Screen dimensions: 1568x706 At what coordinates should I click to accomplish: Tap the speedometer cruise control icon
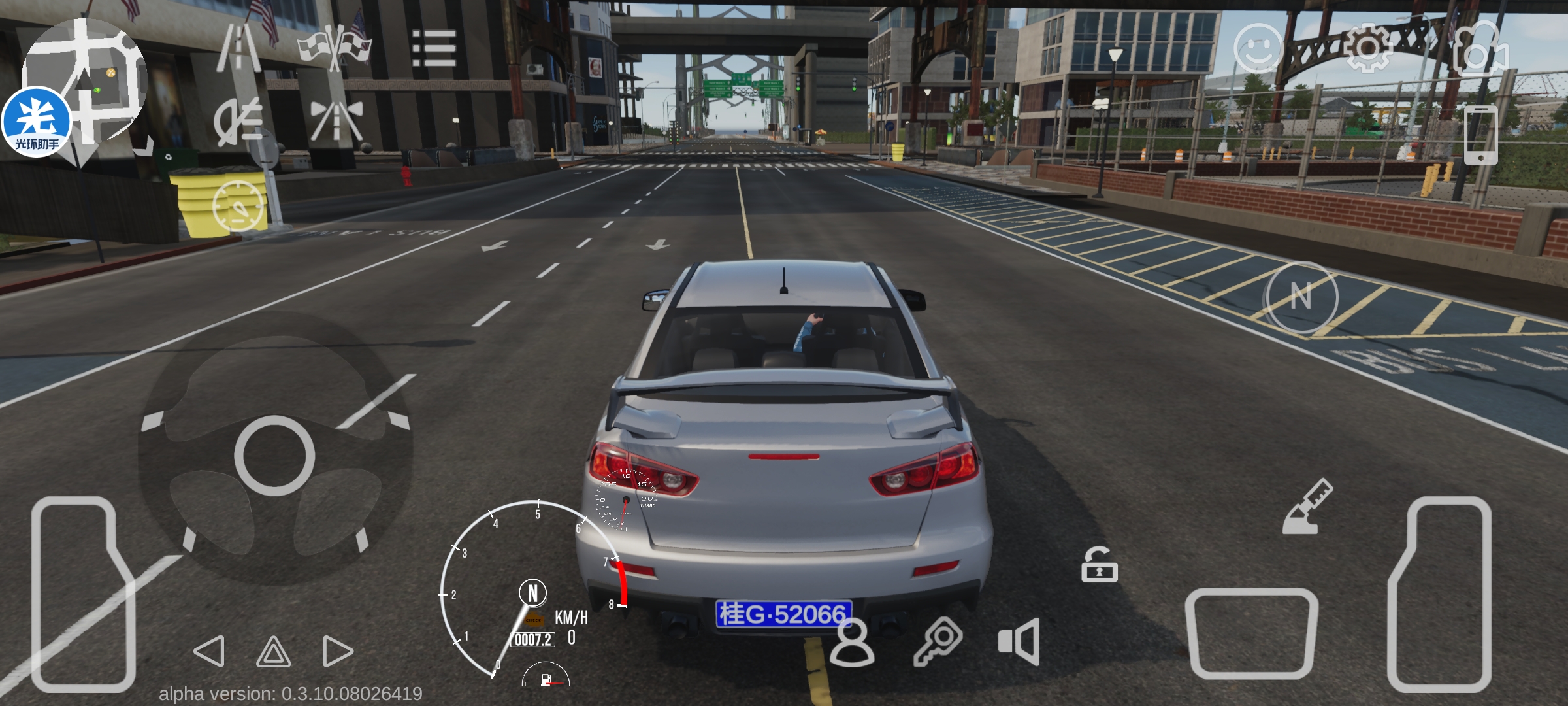[x=238, y=206]
